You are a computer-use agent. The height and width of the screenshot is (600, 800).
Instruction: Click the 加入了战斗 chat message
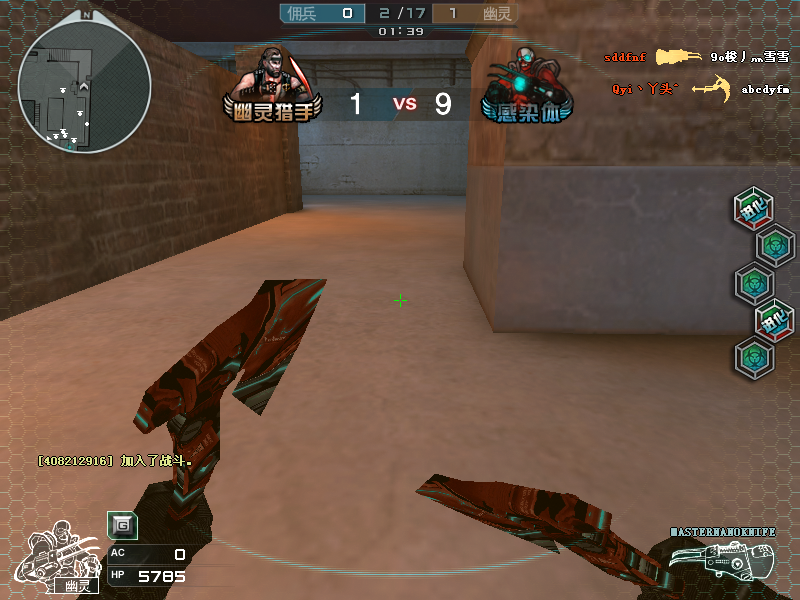[114, 461]
